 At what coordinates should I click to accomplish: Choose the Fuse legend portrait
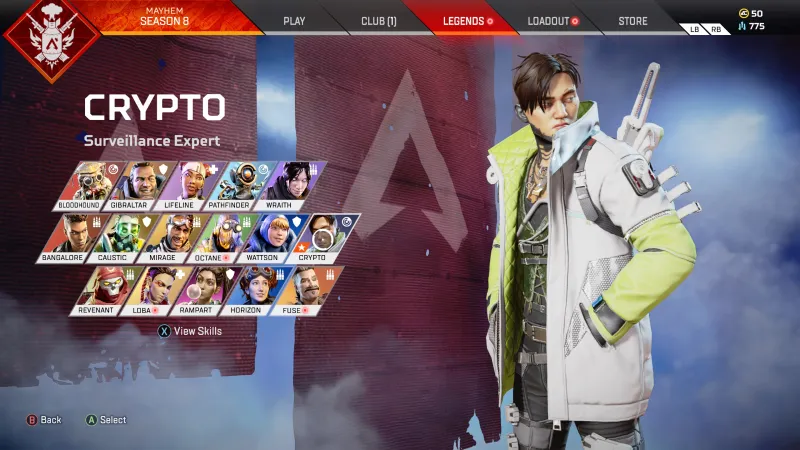(x=295, y=289)
